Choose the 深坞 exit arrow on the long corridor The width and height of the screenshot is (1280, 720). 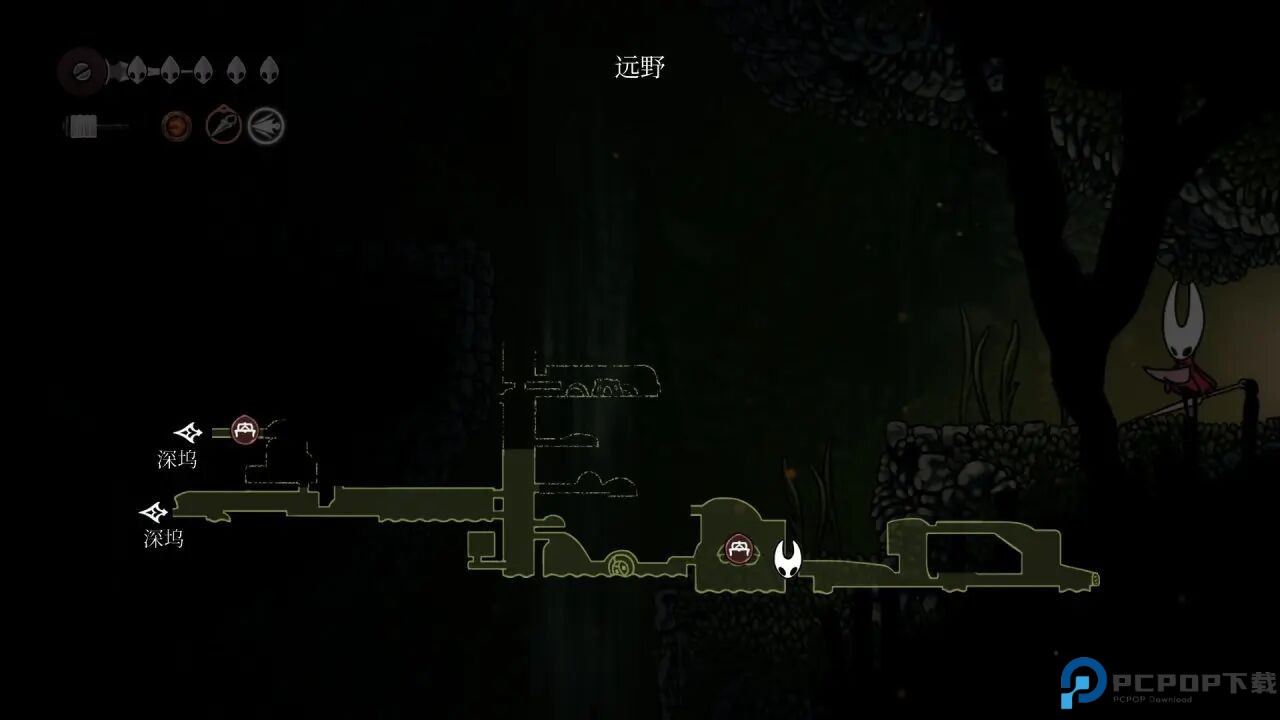(x=154, y=513)
